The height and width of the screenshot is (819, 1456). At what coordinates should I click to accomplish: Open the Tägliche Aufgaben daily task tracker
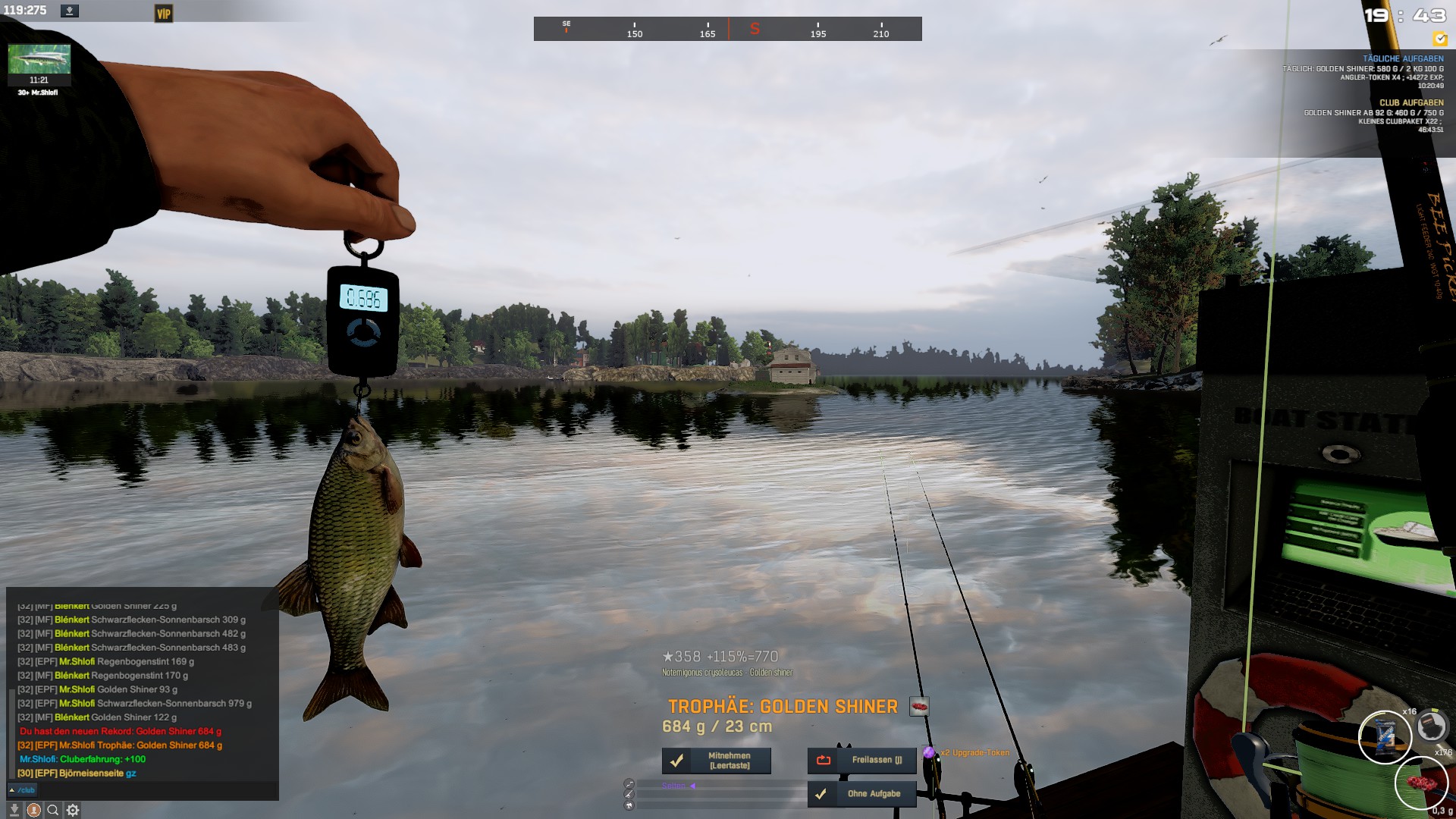pos(1402,58)
